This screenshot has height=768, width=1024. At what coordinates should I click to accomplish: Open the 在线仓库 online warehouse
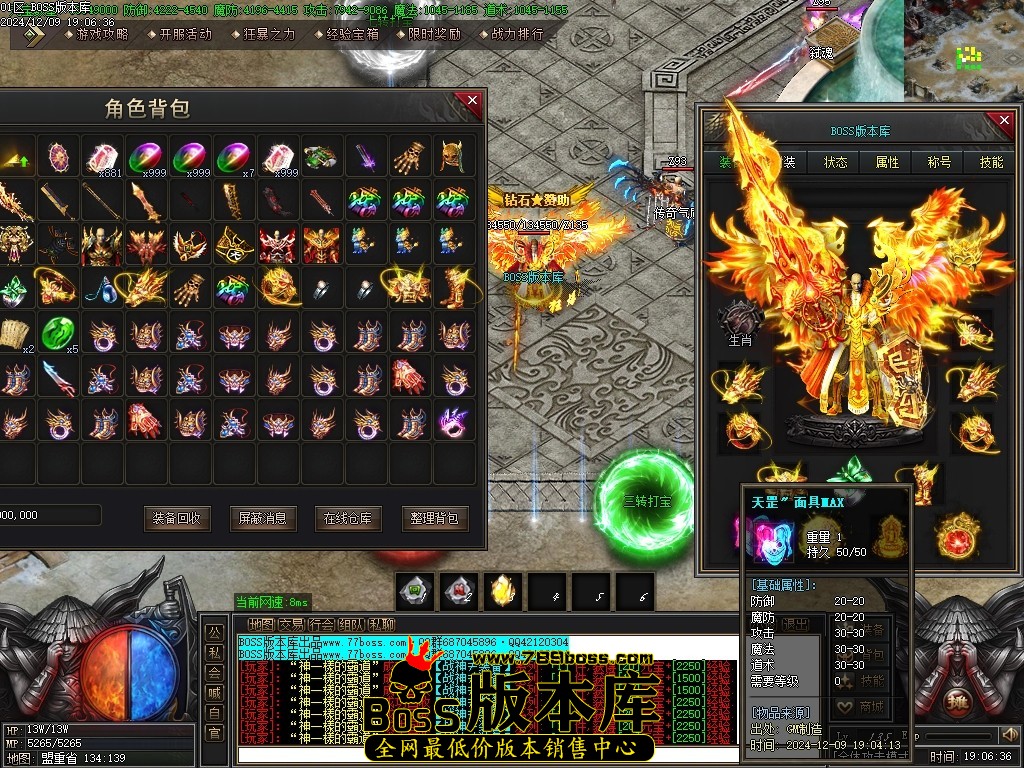(348, 517)
